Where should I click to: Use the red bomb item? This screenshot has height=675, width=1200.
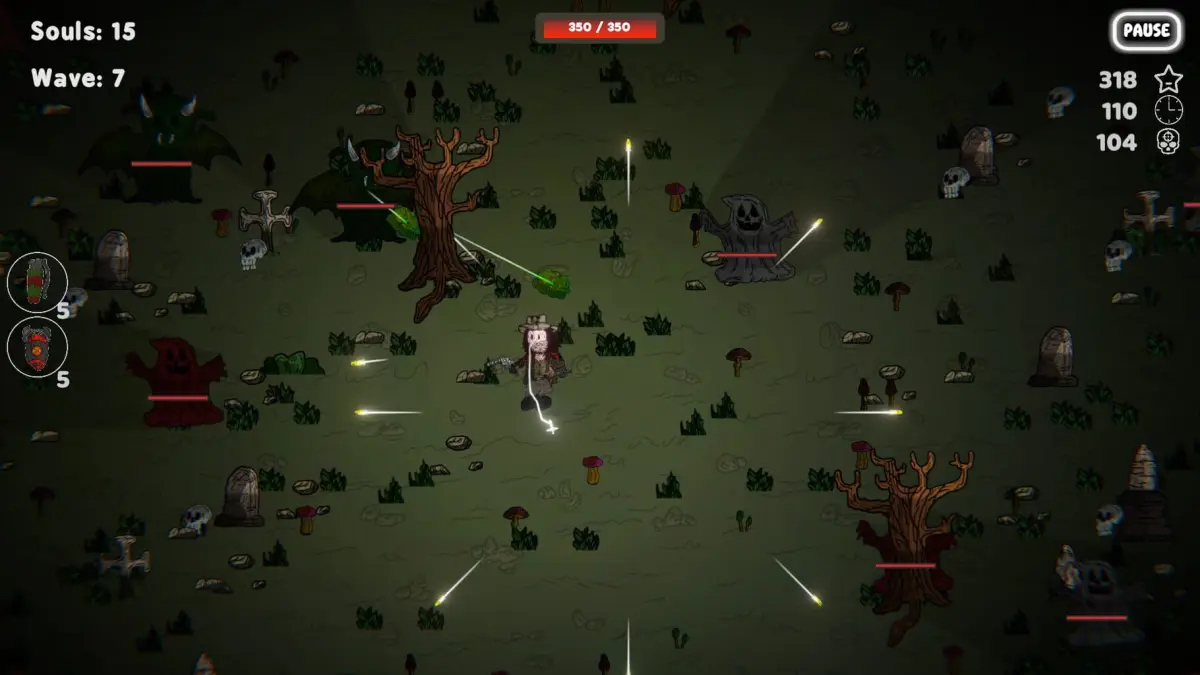pyautogui.click(x=37, y=347)
